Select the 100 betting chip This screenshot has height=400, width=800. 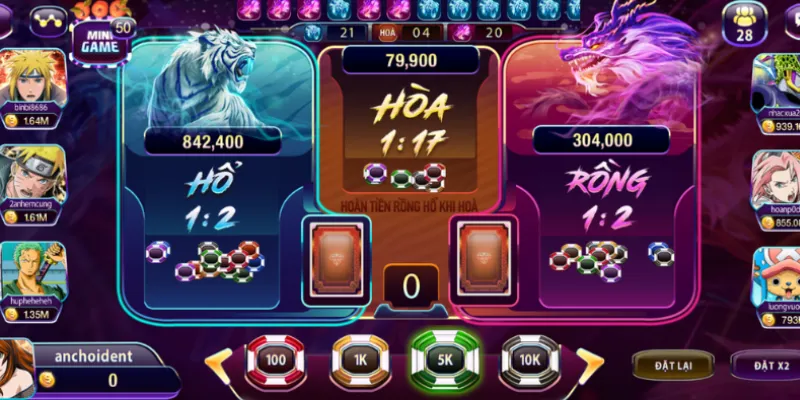coord(276,357)
